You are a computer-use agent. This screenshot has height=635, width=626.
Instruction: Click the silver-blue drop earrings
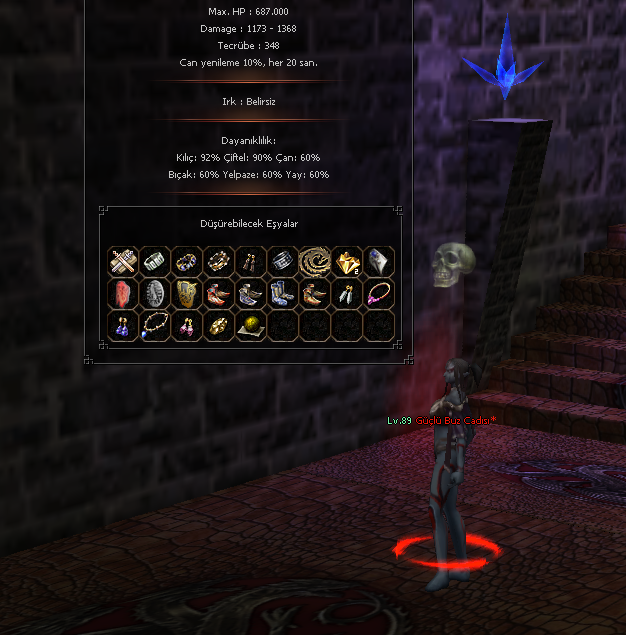(346, 293)
